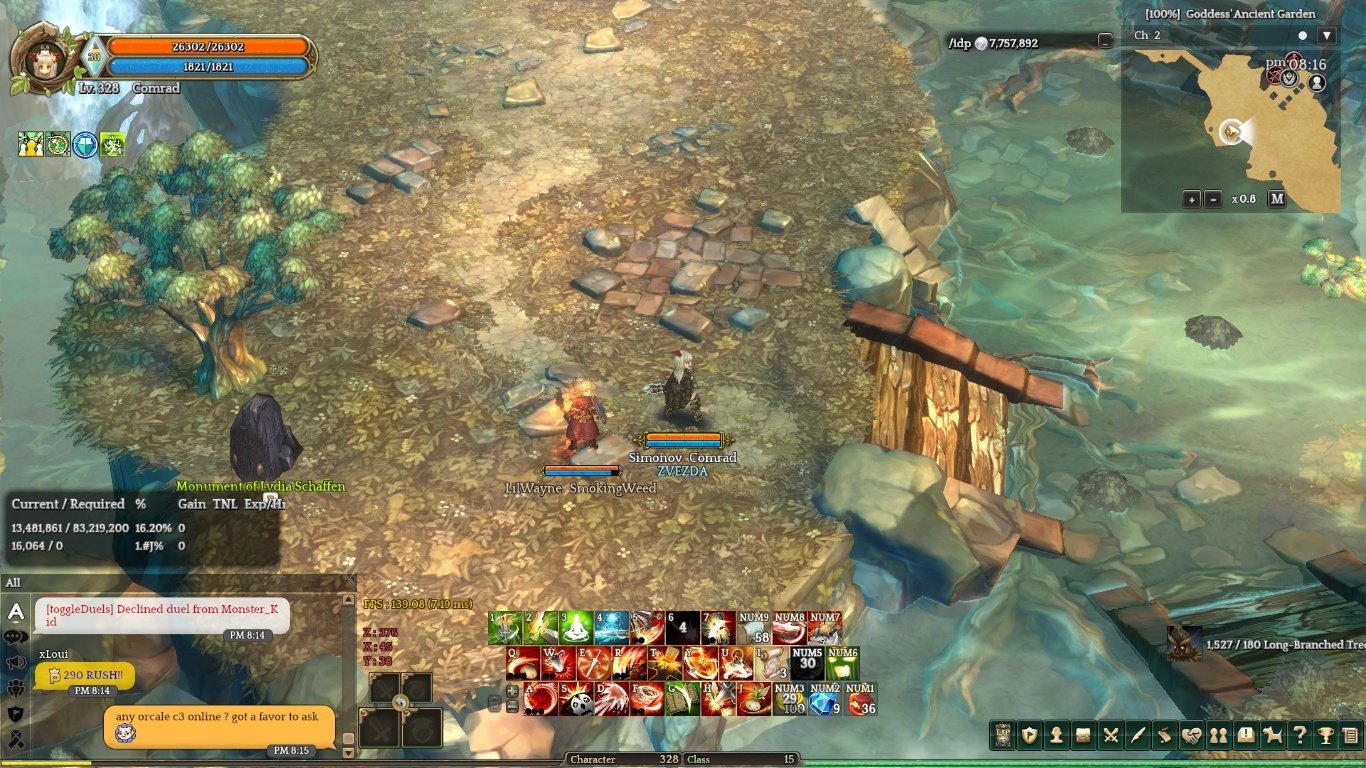Image resolution: width=1366 pixels, height=768 pixels.
Task: Use the blue gem item on NUM2
Action: (824, 699)
